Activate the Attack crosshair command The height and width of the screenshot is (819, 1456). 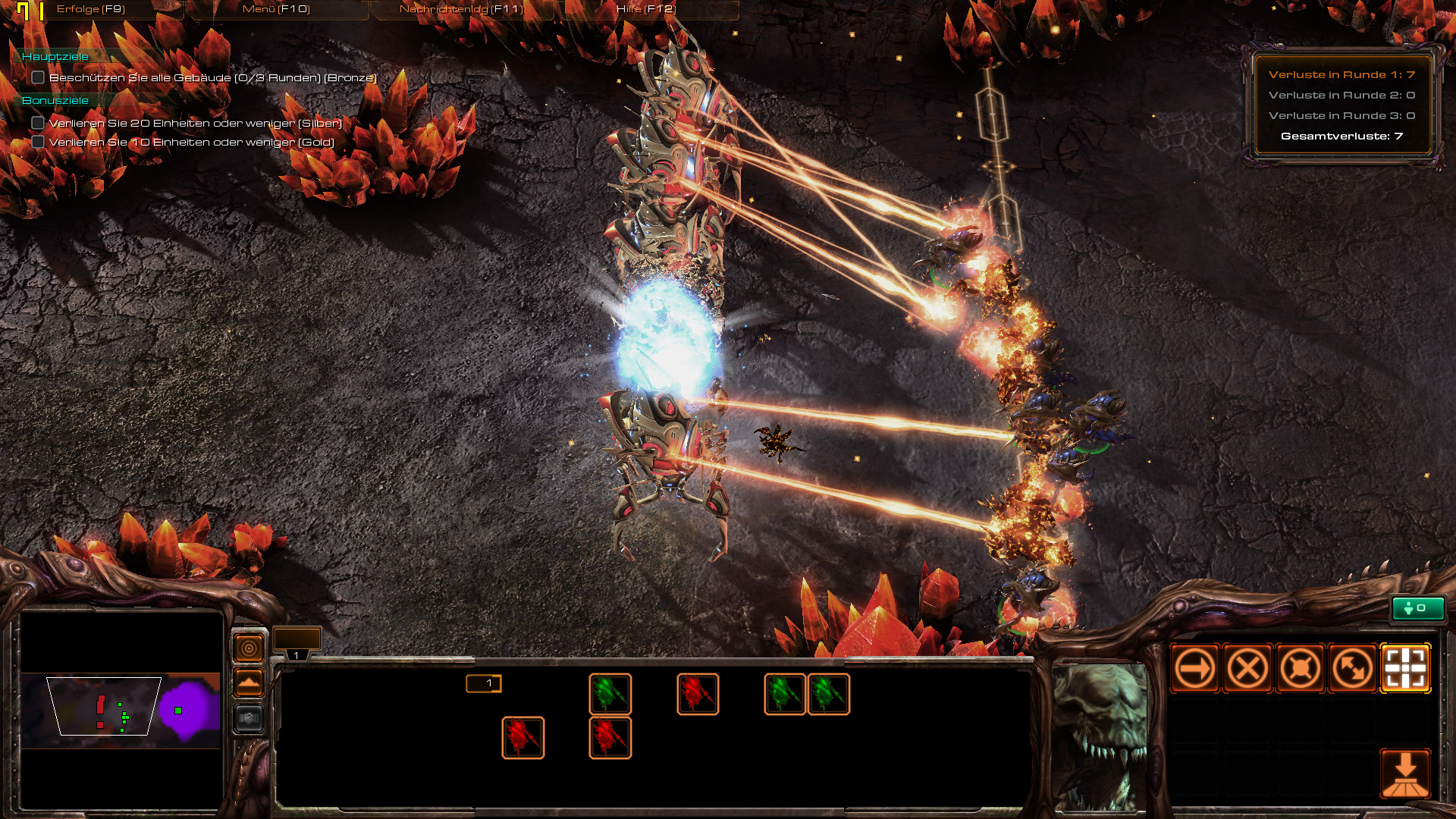click(1405, 669)
